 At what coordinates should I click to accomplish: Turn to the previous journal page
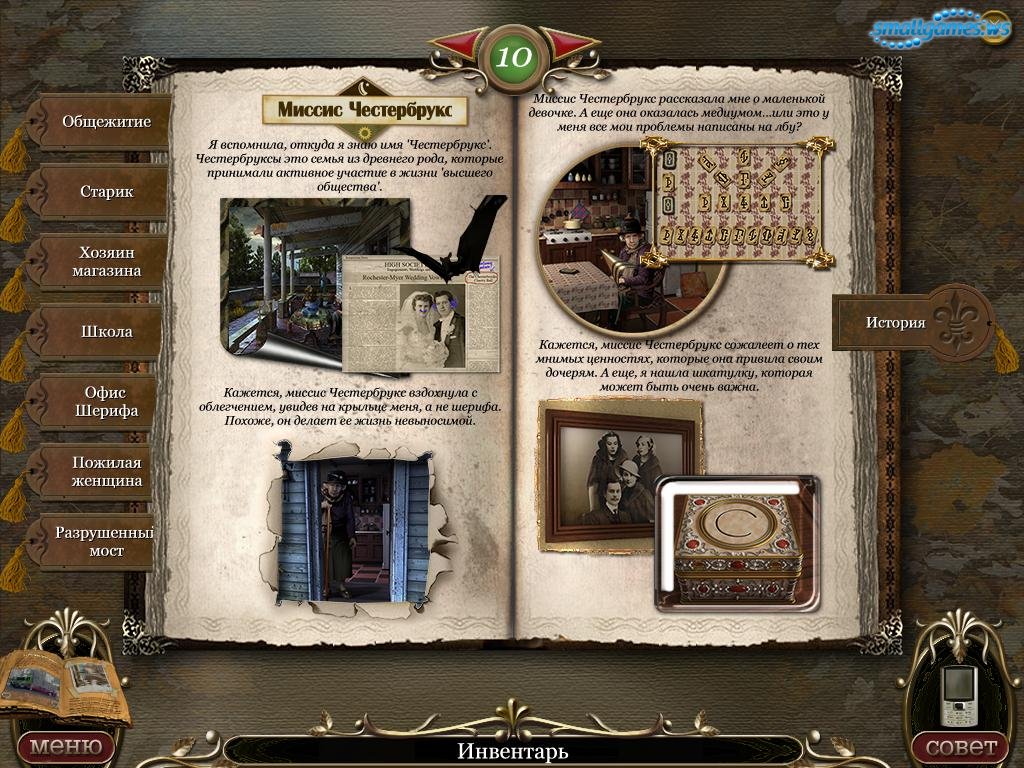pyautogui.click(x=462, y=46)
